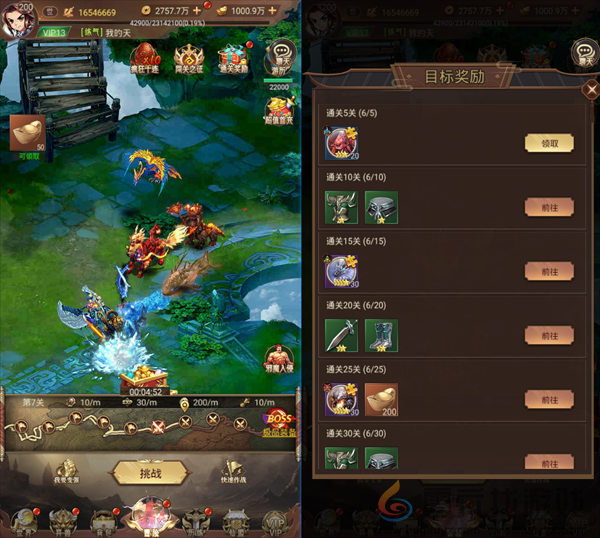
Task: Go to the 通关15关 stage via 前往
Action: 549,271
